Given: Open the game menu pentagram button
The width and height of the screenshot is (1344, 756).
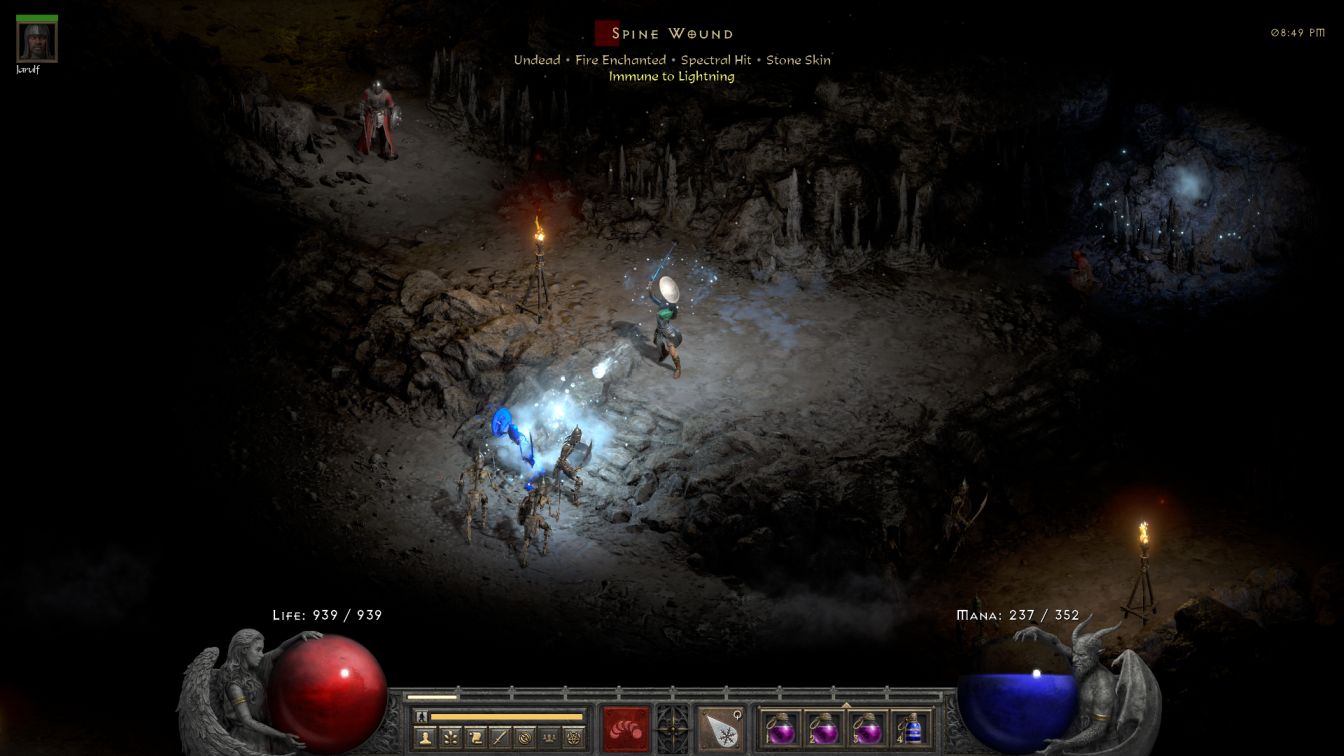Looking at the screenshot, I should click(x=574, y=738).
